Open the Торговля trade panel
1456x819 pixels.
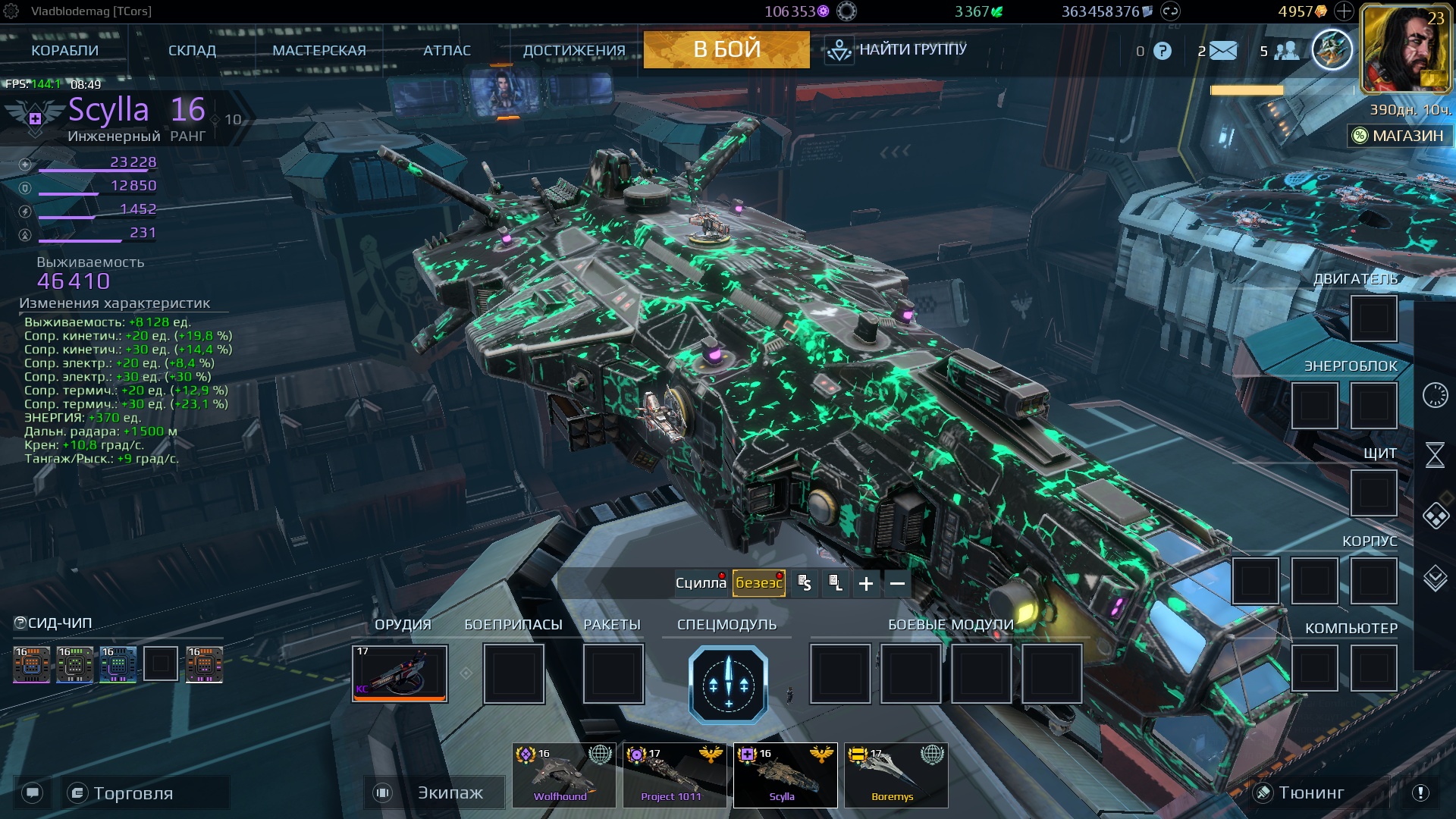133,793
